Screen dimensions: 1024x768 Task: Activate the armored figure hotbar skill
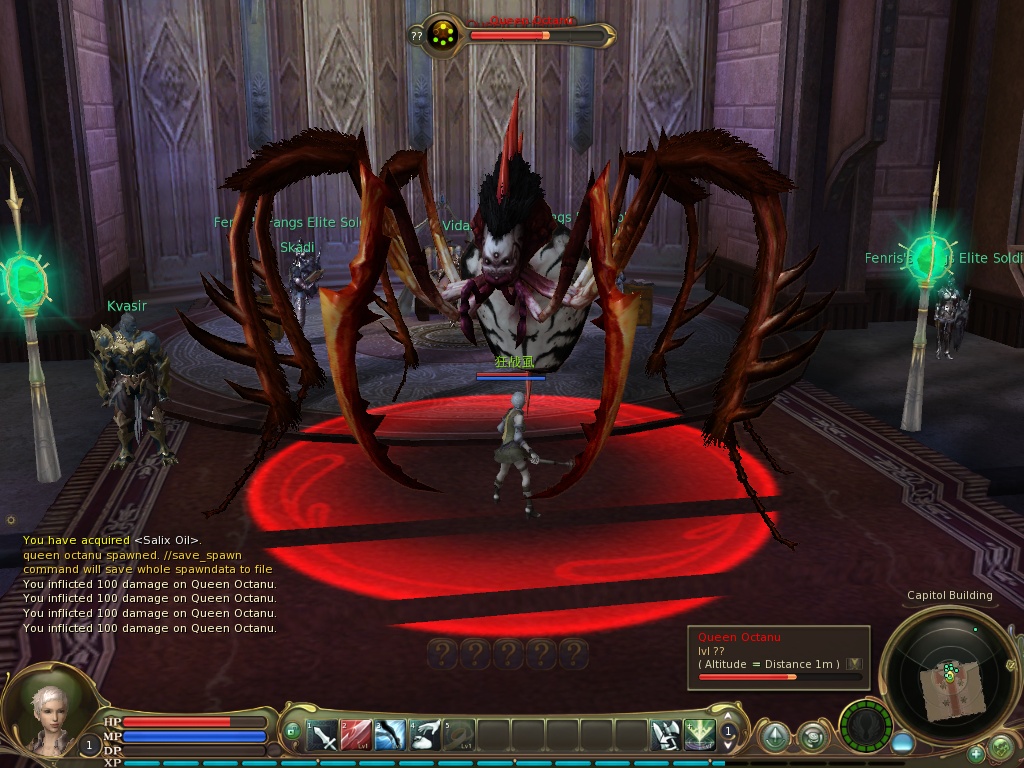[665, 737]
